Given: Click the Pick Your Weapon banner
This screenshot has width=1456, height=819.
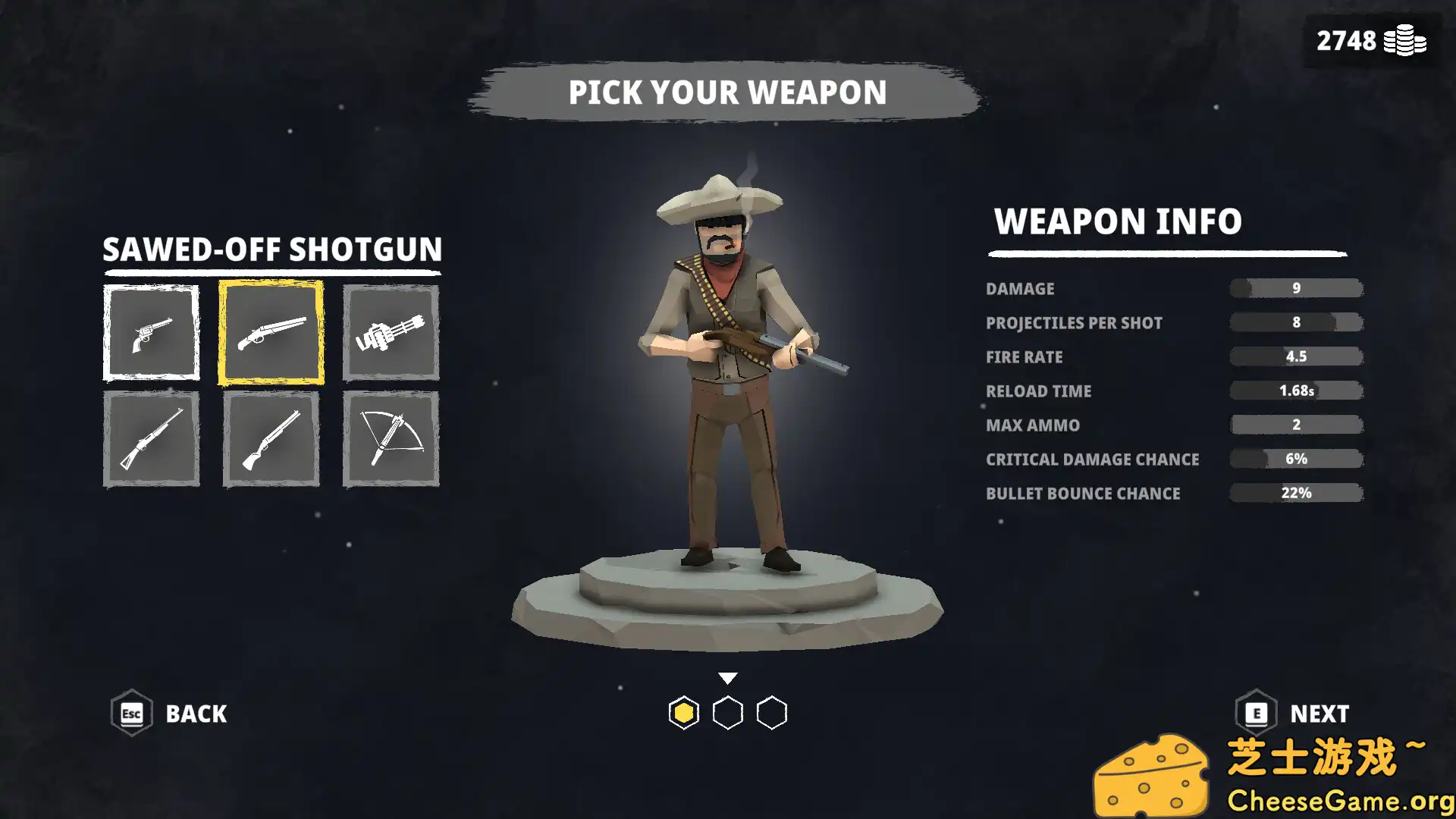Looking at the screenshot, I should [728, 93].
